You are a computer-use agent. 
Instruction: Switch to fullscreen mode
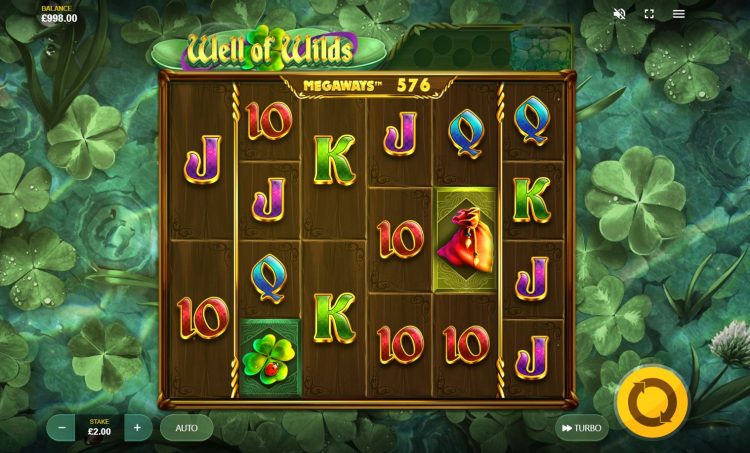click(649, 14)
